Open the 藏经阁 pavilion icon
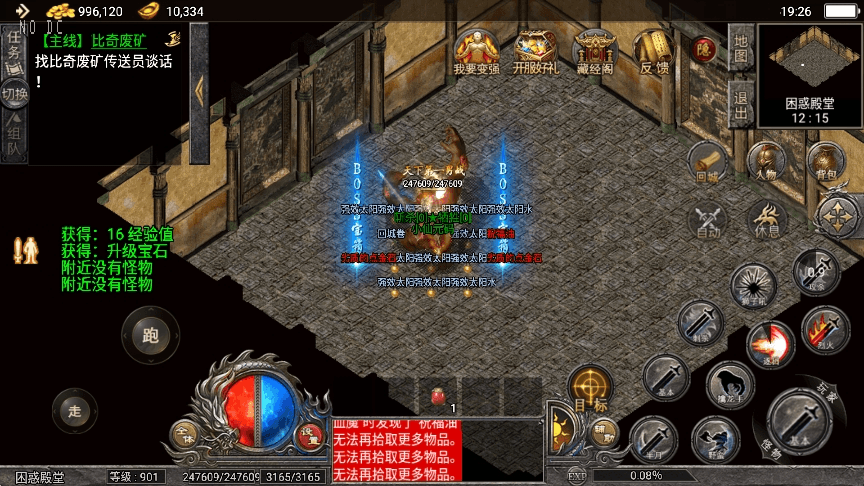 coord(595,50)
